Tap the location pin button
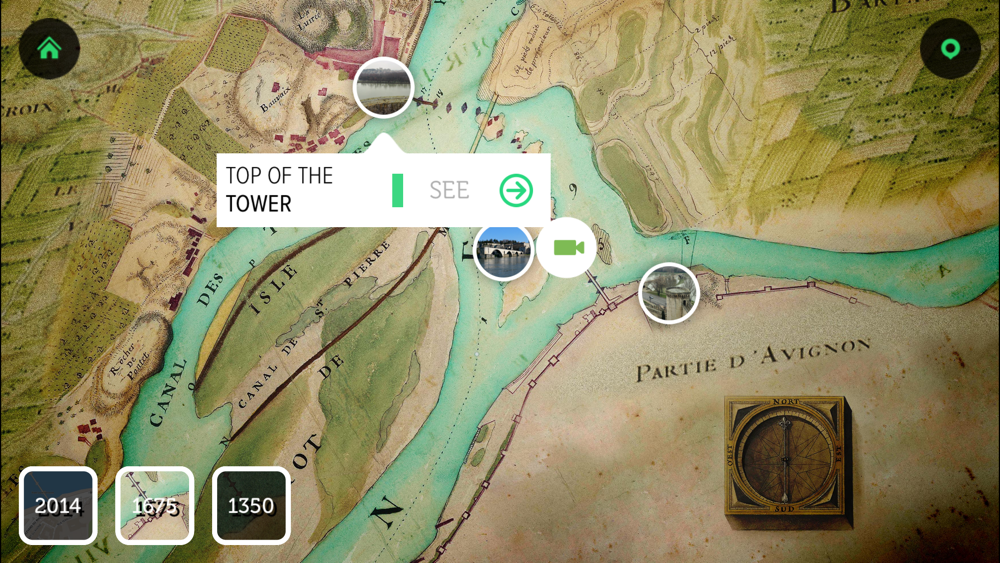This screenshot has height=563, width=1000. click(x=949, y=48)
